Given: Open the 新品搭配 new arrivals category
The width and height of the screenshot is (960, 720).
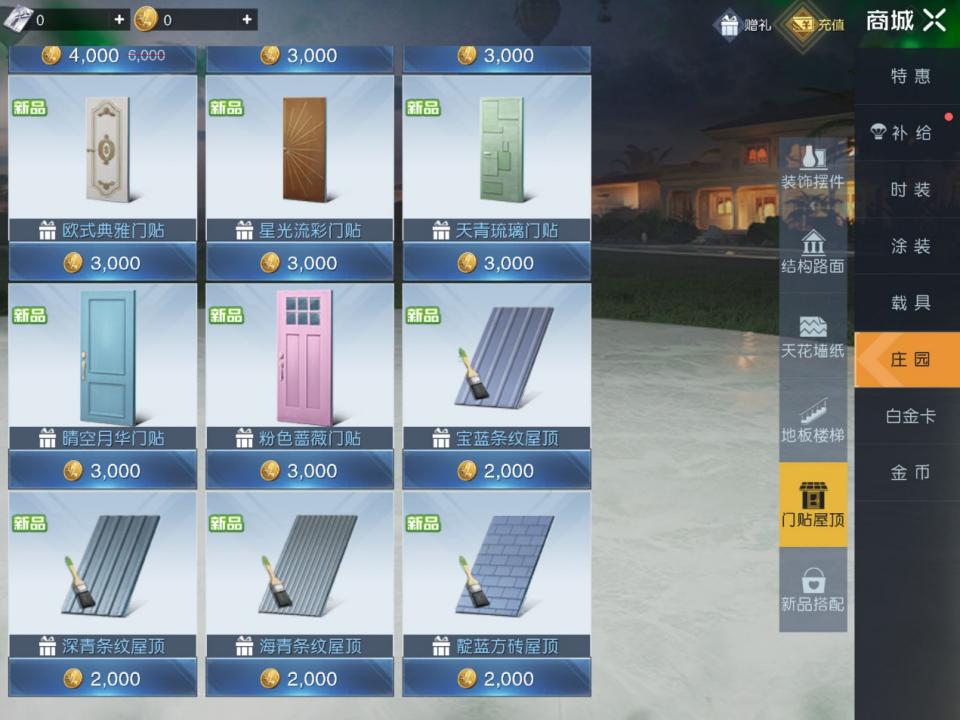Looking at the screenshot, I should (812, 589).
